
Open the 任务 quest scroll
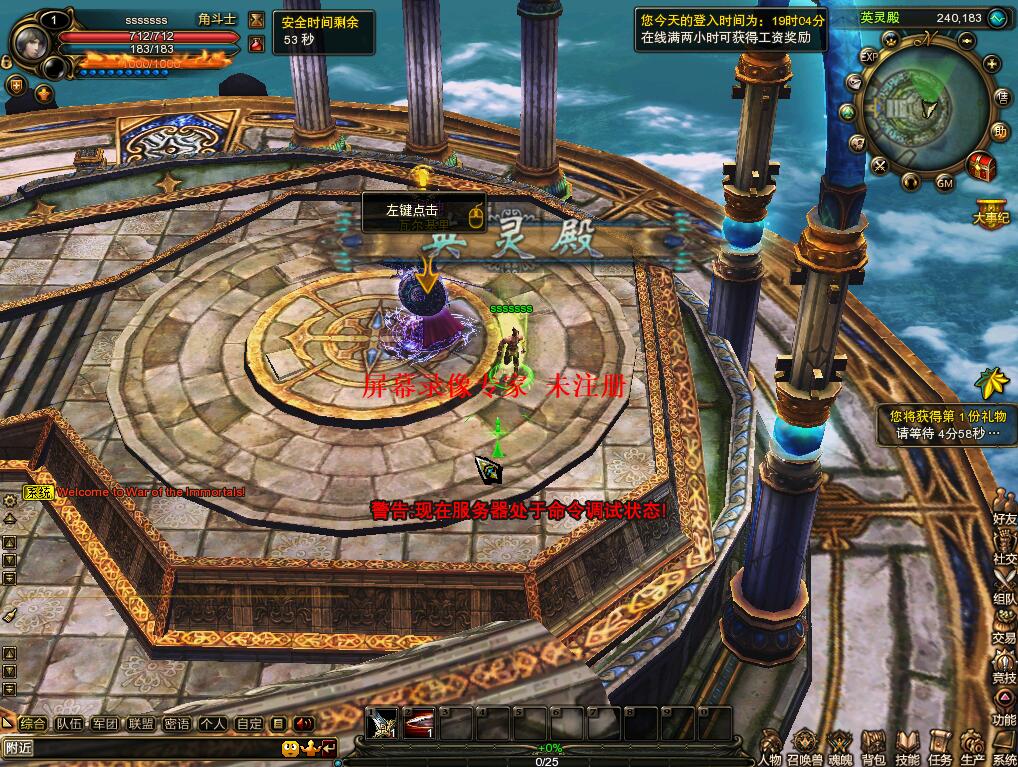940,746
